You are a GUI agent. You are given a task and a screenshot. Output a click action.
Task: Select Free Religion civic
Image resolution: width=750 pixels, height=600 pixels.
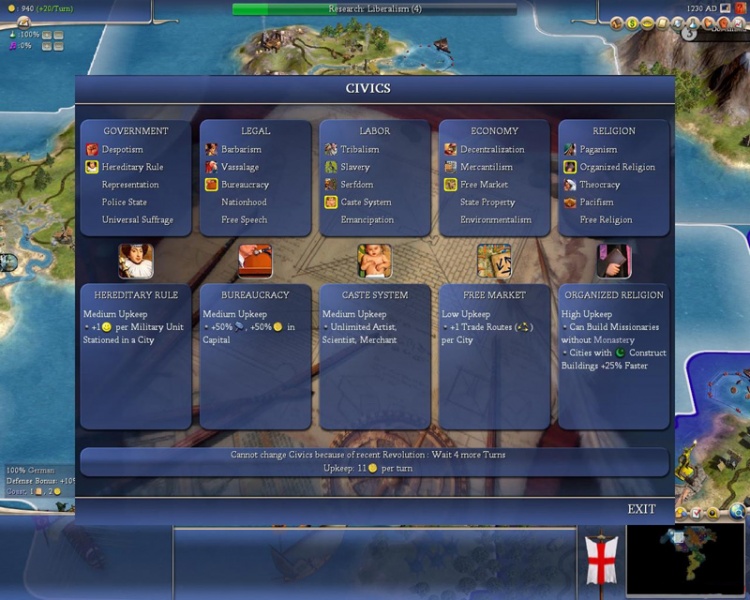point(606,220)
